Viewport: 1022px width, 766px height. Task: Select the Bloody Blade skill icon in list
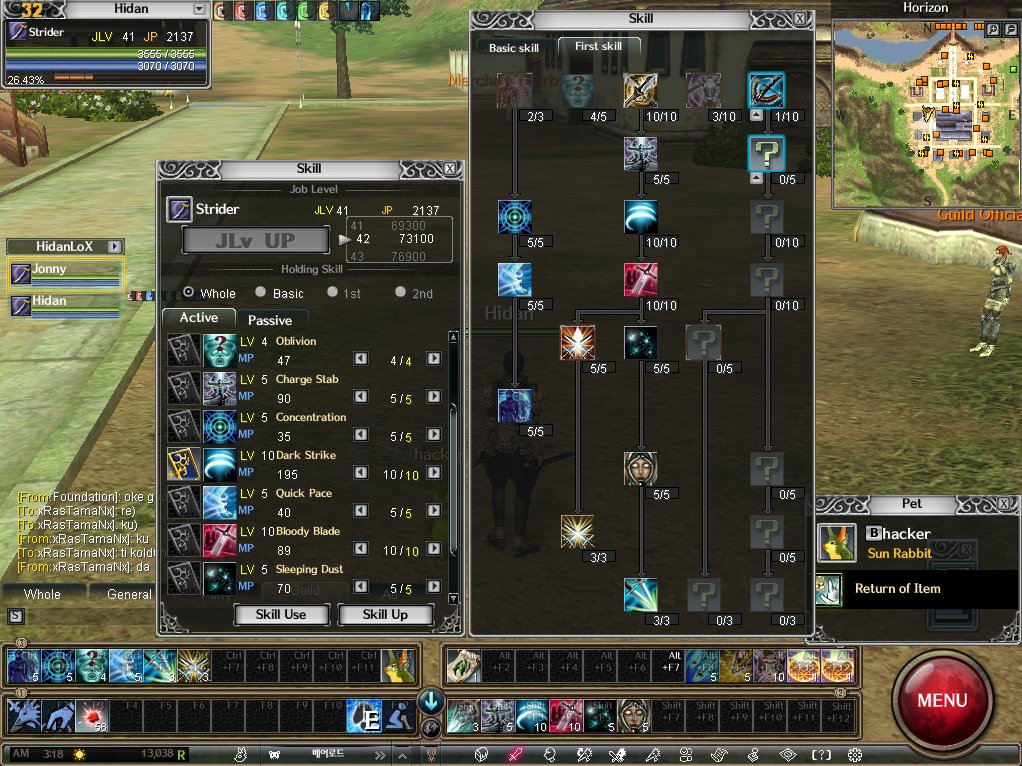[x=219, y=540]
